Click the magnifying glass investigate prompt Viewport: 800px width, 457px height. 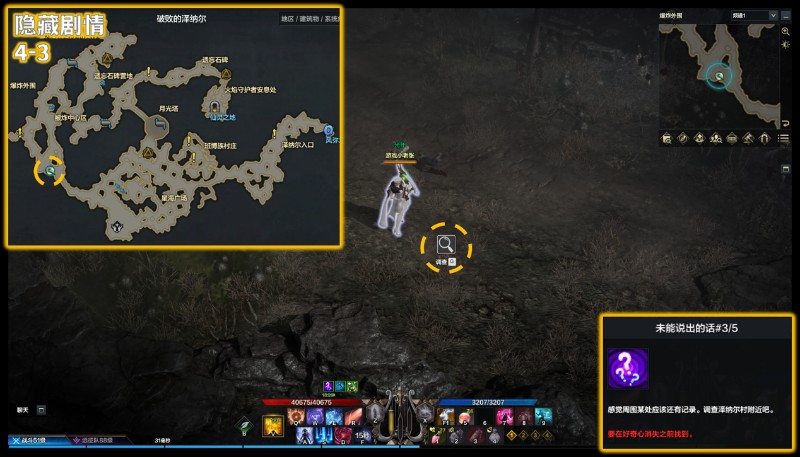click(446, 243)
